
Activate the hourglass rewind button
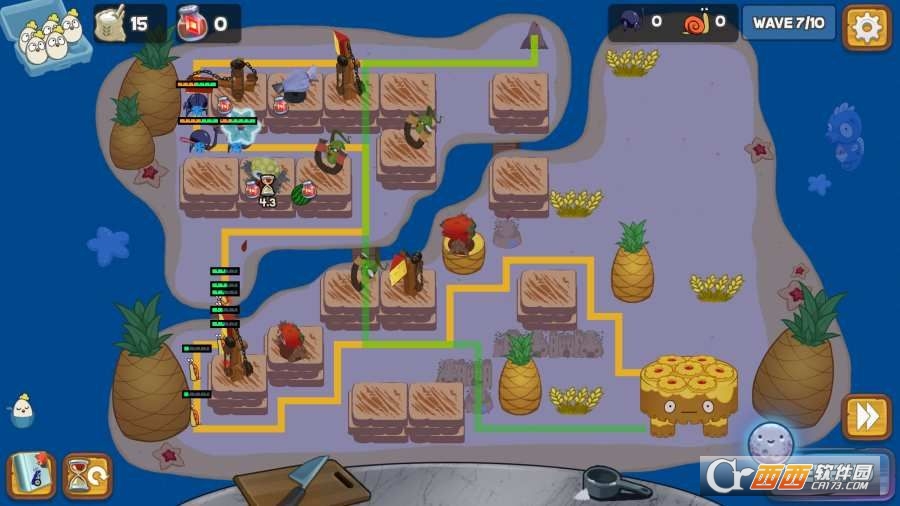(x=87, y=475)
